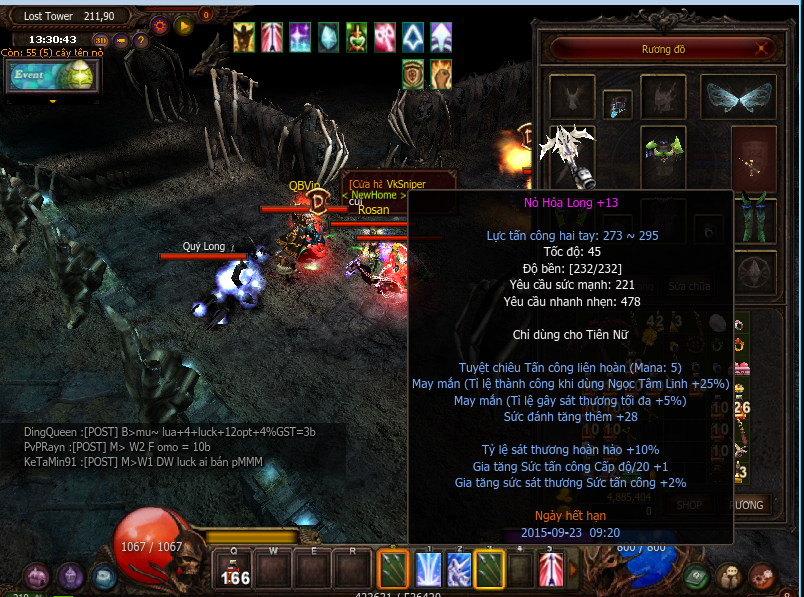Click the orange gear settings icon
Viewport: 804px width, 597px height.
click(x=160, y=25)
